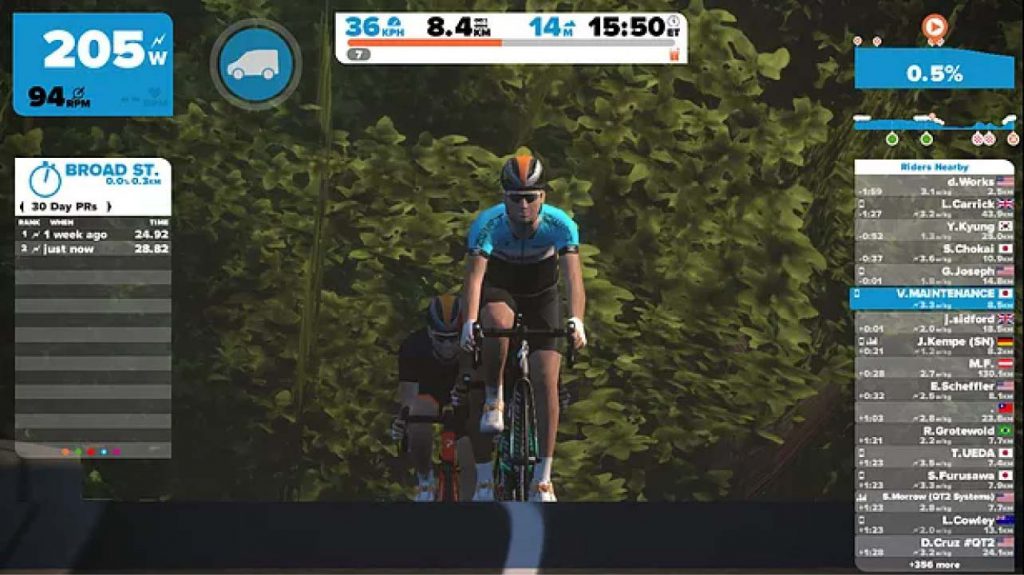The image size is (1024, 575).
Task: Select D.Cruz #QT2 rider row
Action: click(933, 547)
